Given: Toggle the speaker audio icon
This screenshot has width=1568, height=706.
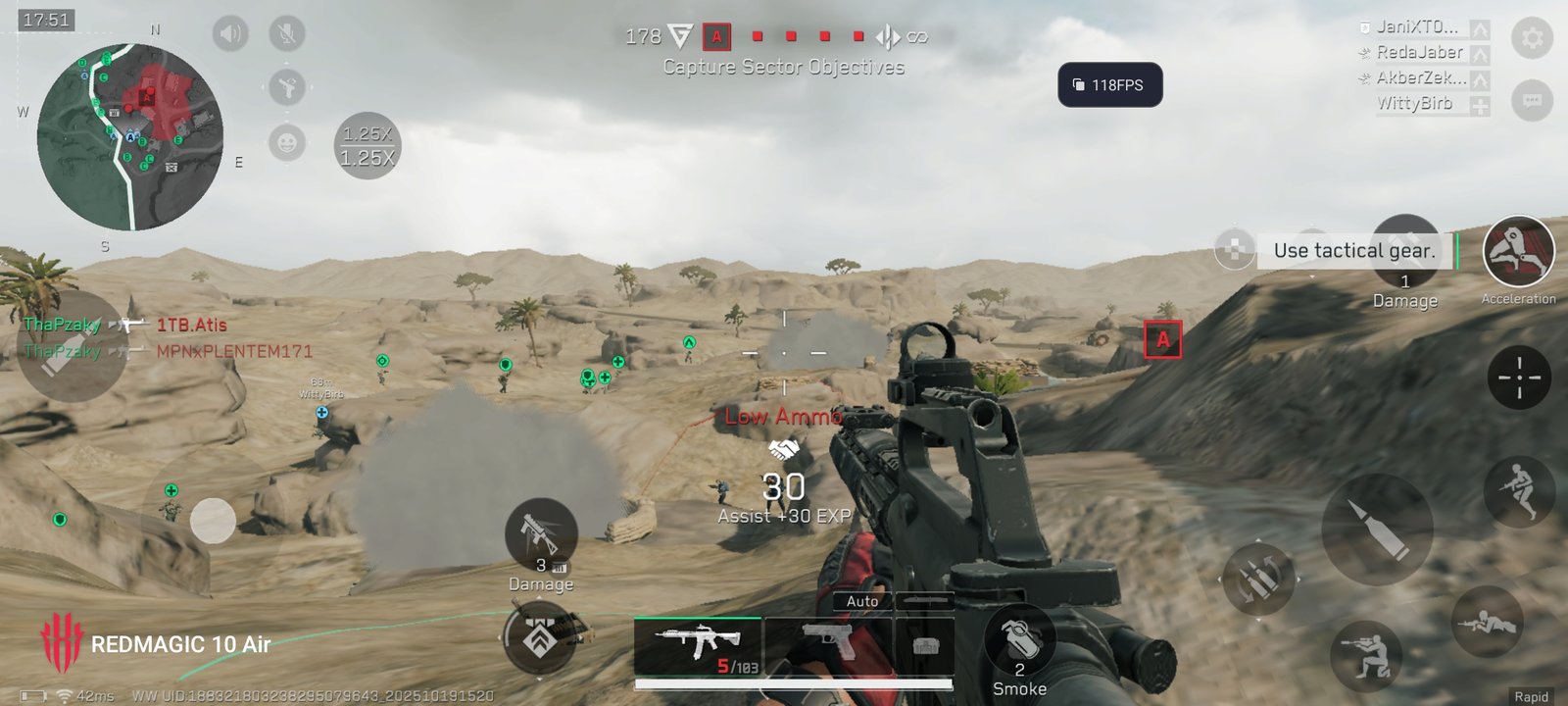Looking at the screenshot, I should click(230, 34).
